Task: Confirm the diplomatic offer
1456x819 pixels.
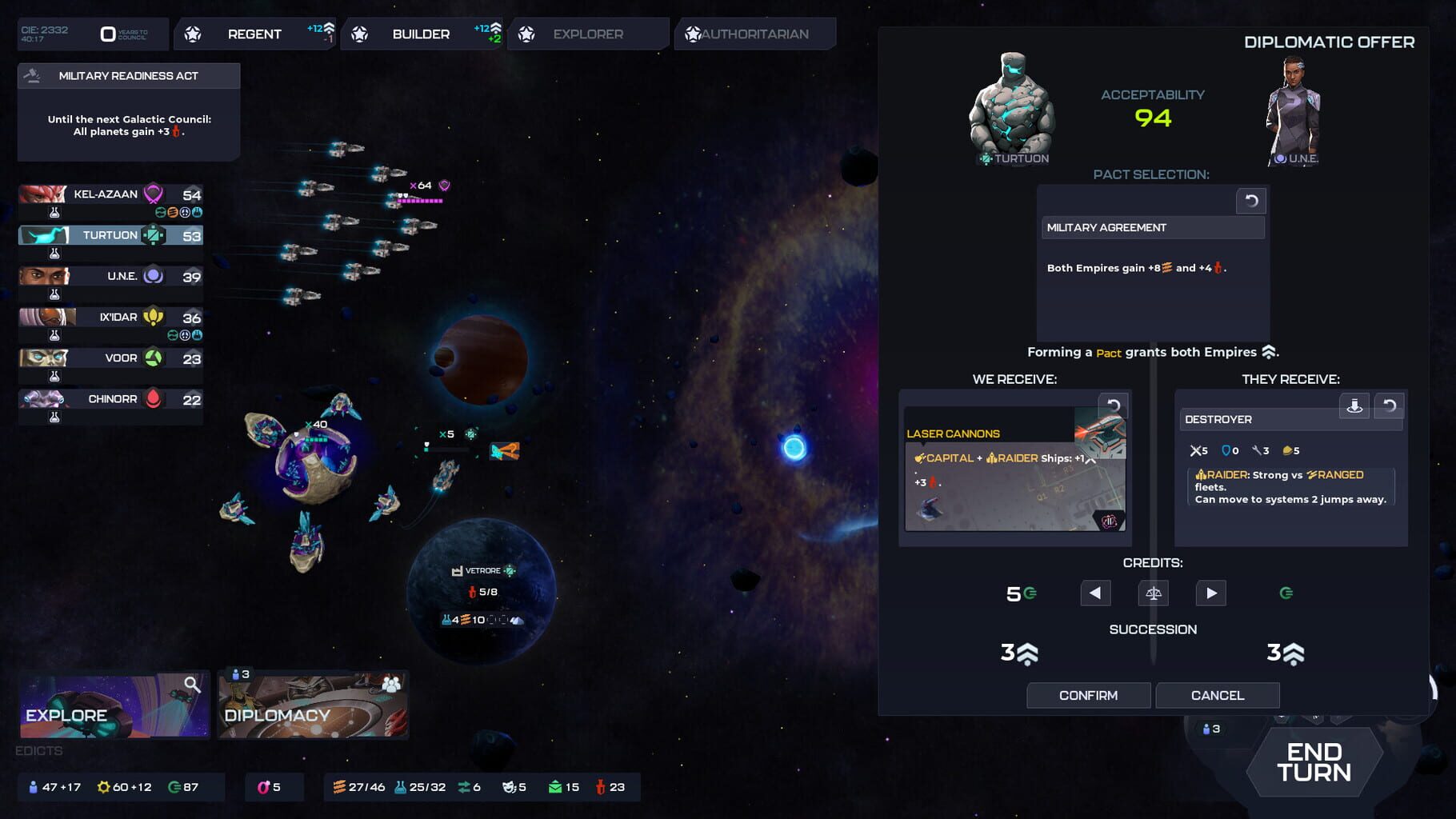Action: pyautogui.click(x=1088, y=695)
